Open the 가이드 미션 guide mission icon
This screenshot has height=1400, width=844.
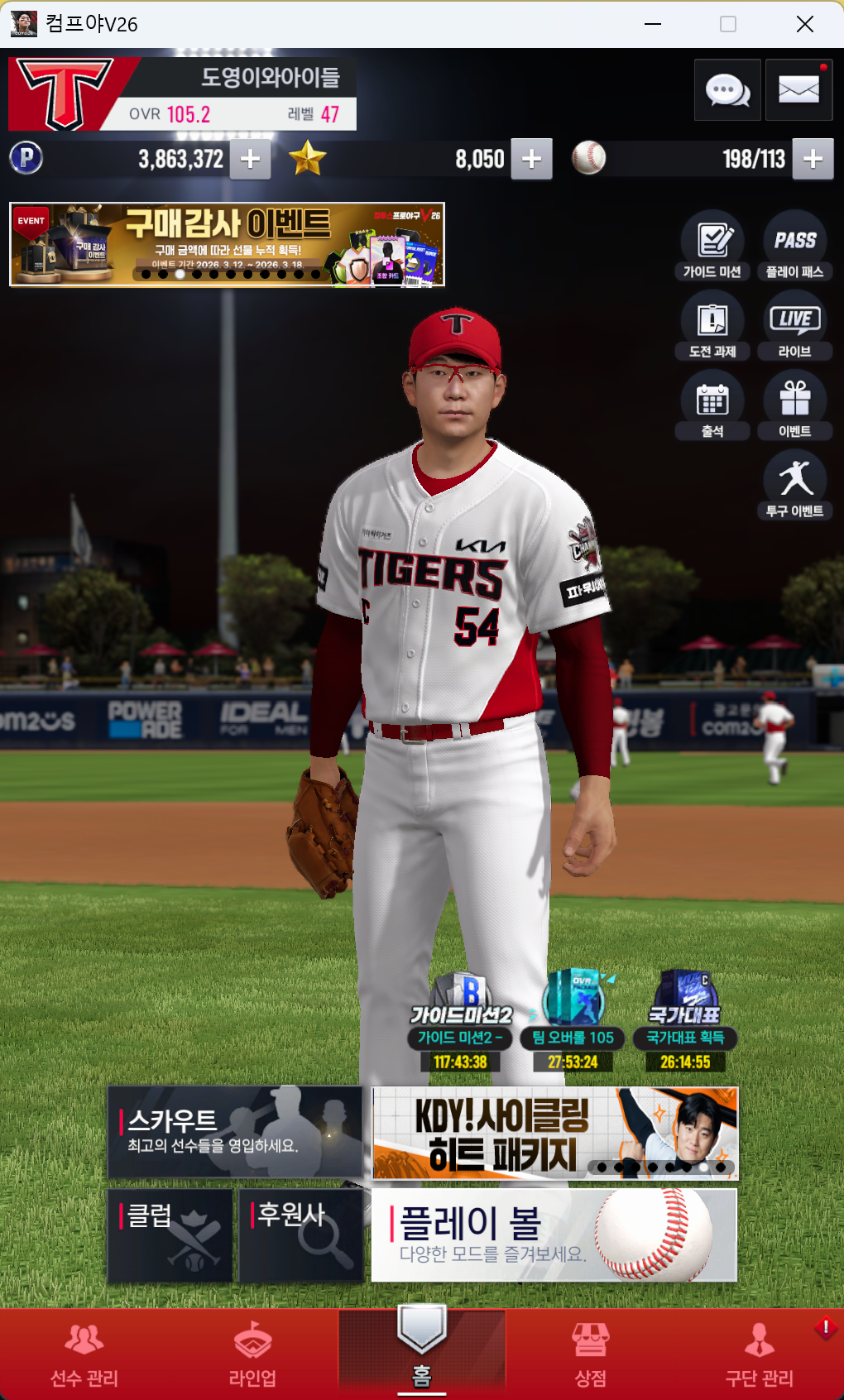coord(712,247)
